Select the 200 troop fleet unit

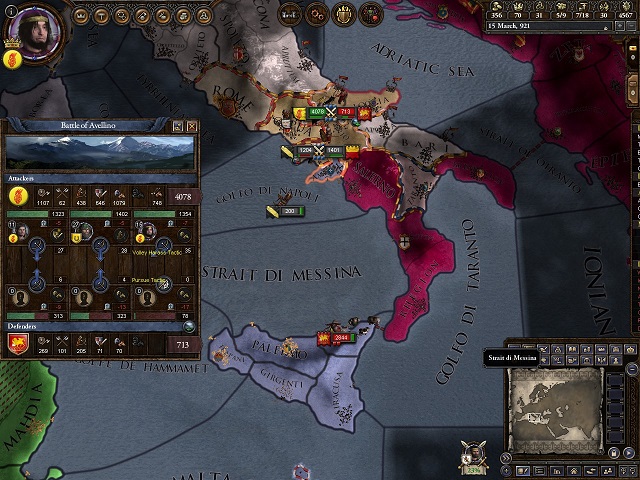288,211
